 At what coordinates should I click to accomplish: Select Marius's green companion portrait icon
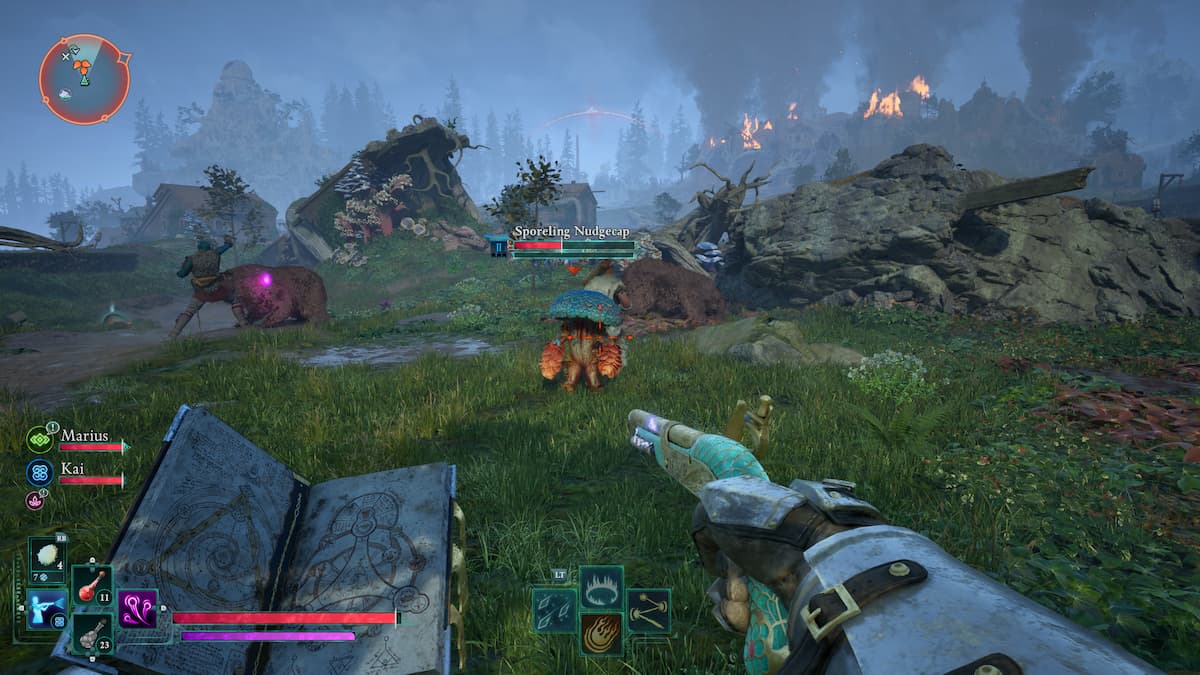tap(40, 439)
